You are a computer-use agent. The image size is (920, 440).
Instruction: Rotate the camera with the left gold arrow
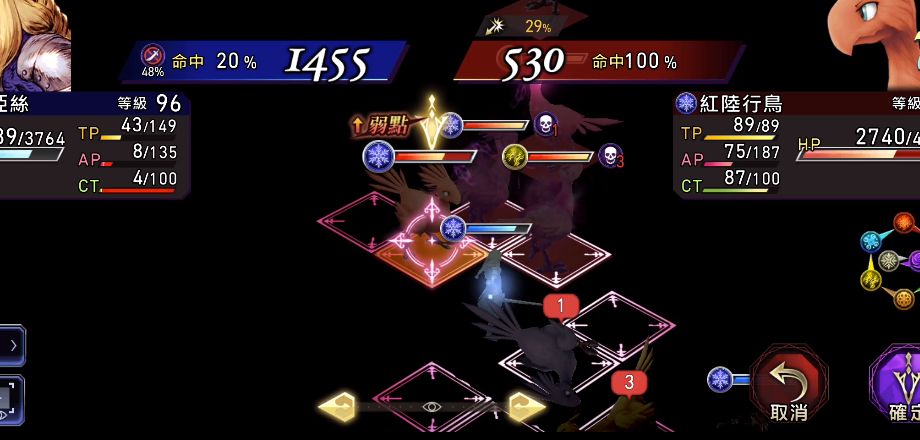[x=339, y=407]
